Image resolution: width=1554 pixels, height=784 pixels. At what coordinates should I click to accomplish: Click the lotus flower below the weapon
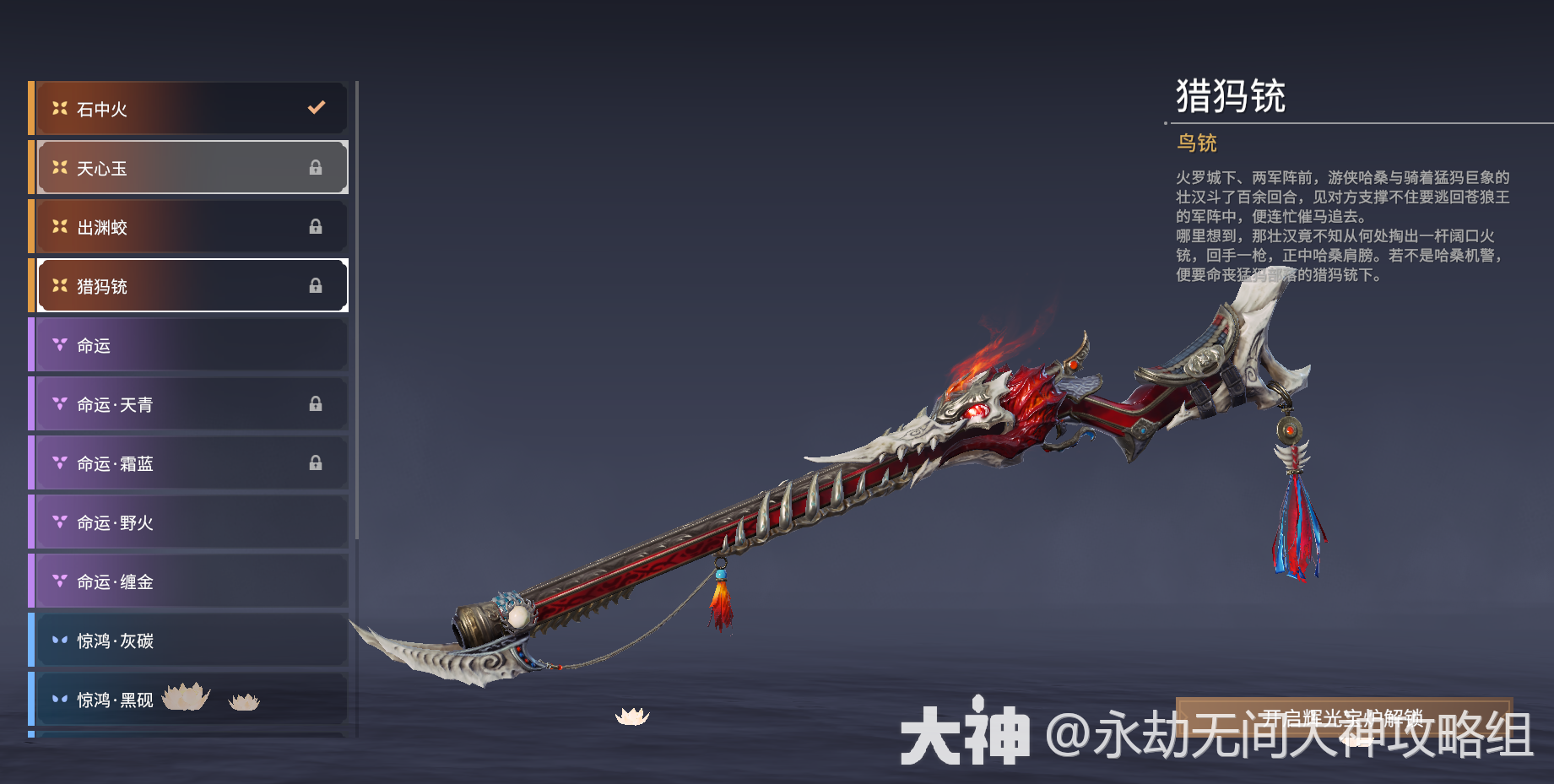pos(632,718)
